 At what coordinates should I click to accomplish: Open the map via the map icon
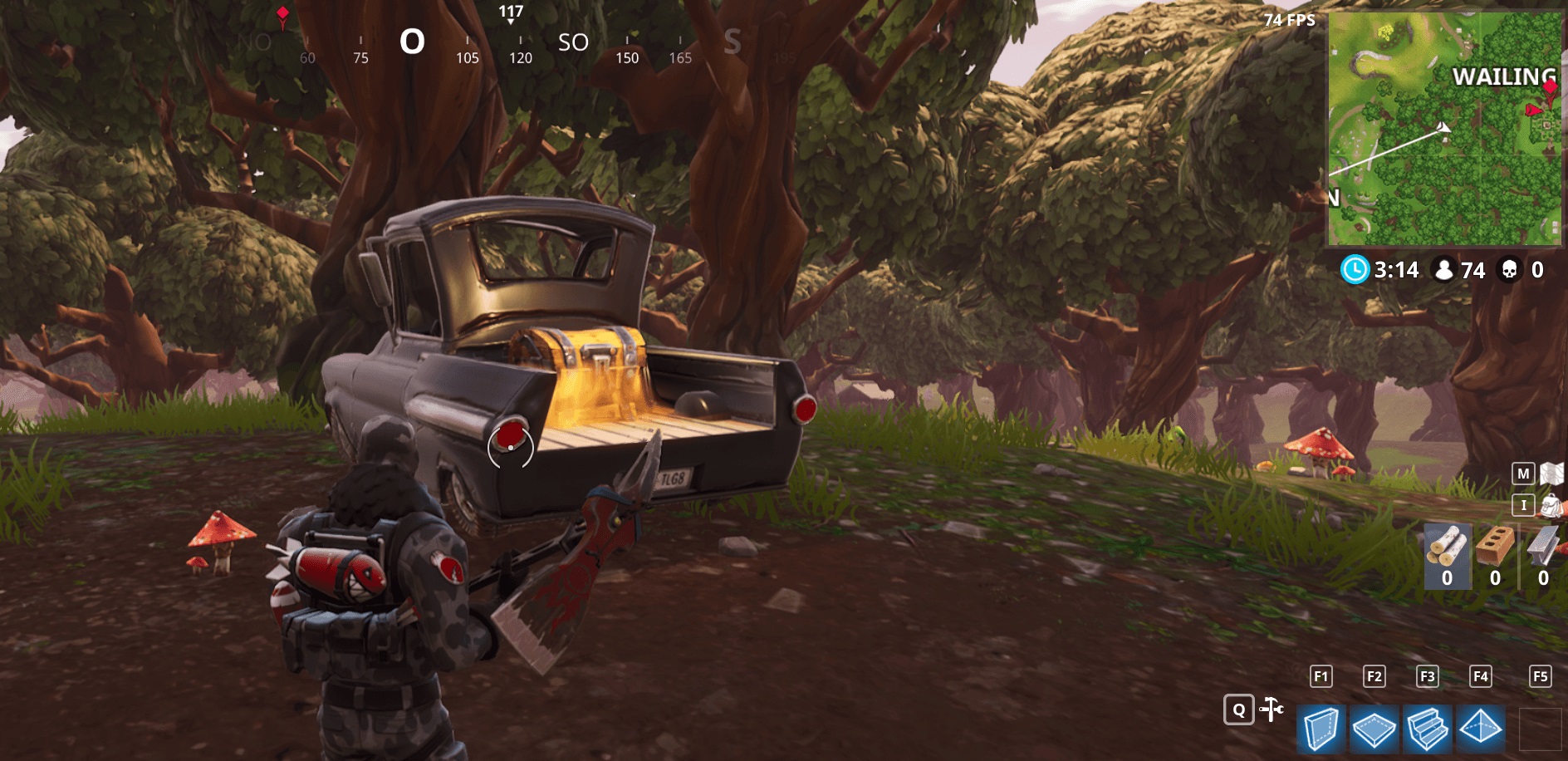click(1553, 475)
